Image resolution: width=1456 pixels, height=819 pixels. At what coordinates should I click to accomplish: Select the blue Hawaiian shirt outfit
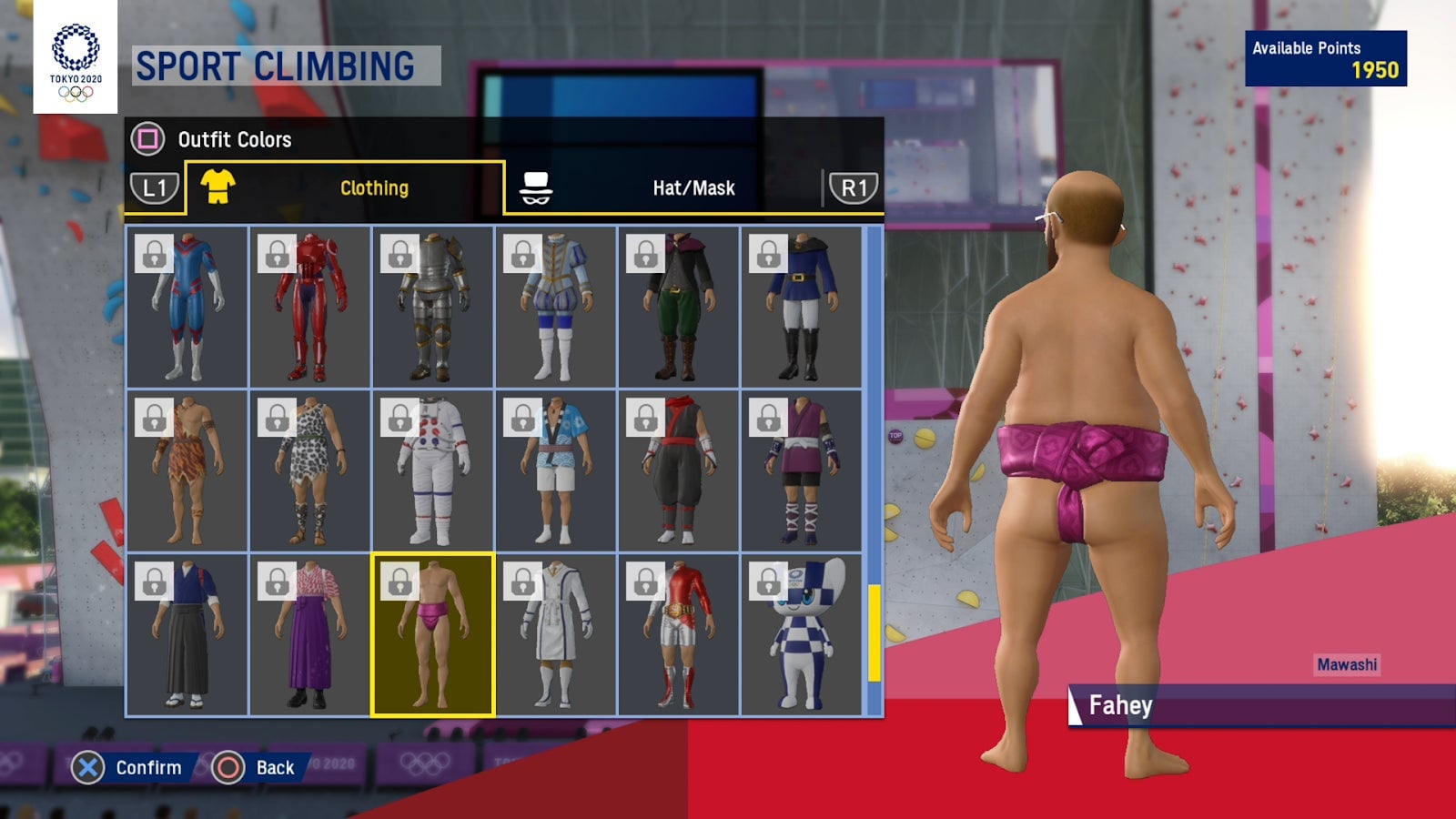point(556,473)
